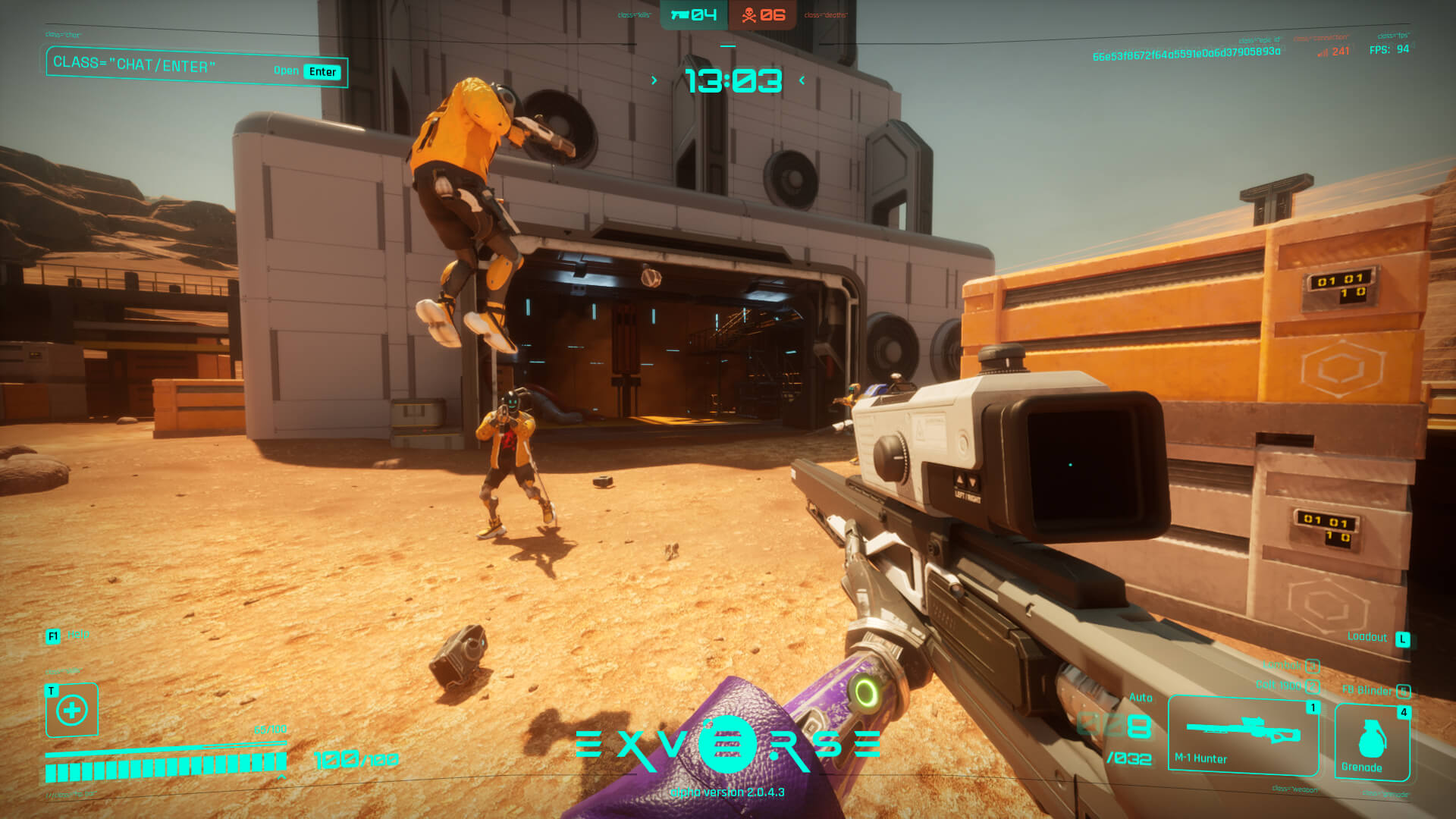Screen dimensions: 1456x819
Task: Toggle the Loadout panel via the L badge
Action: coord(1404,639)
